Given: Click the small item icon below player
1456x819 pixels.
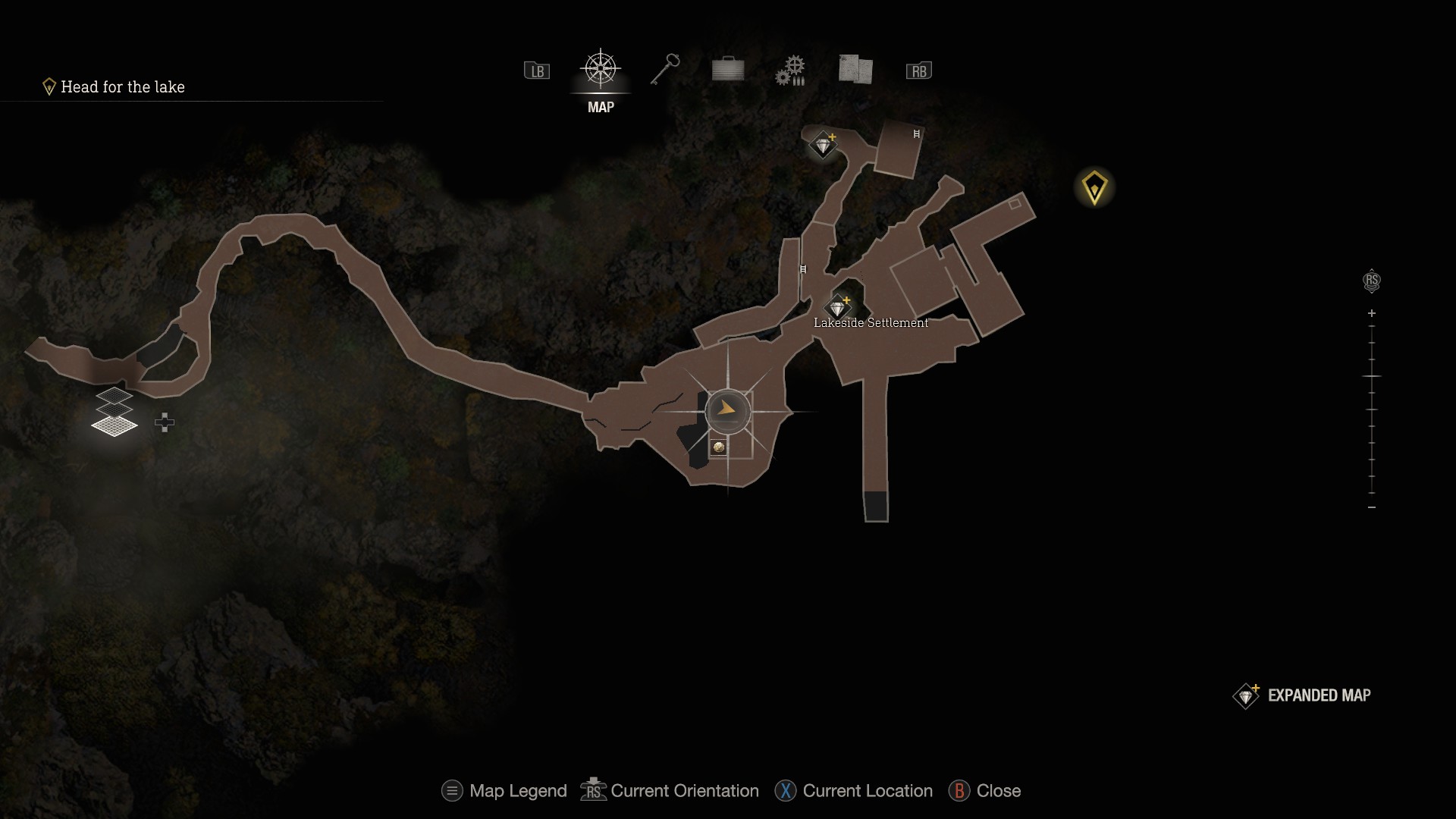Looking at the screenshot, I should click(718, 447).
